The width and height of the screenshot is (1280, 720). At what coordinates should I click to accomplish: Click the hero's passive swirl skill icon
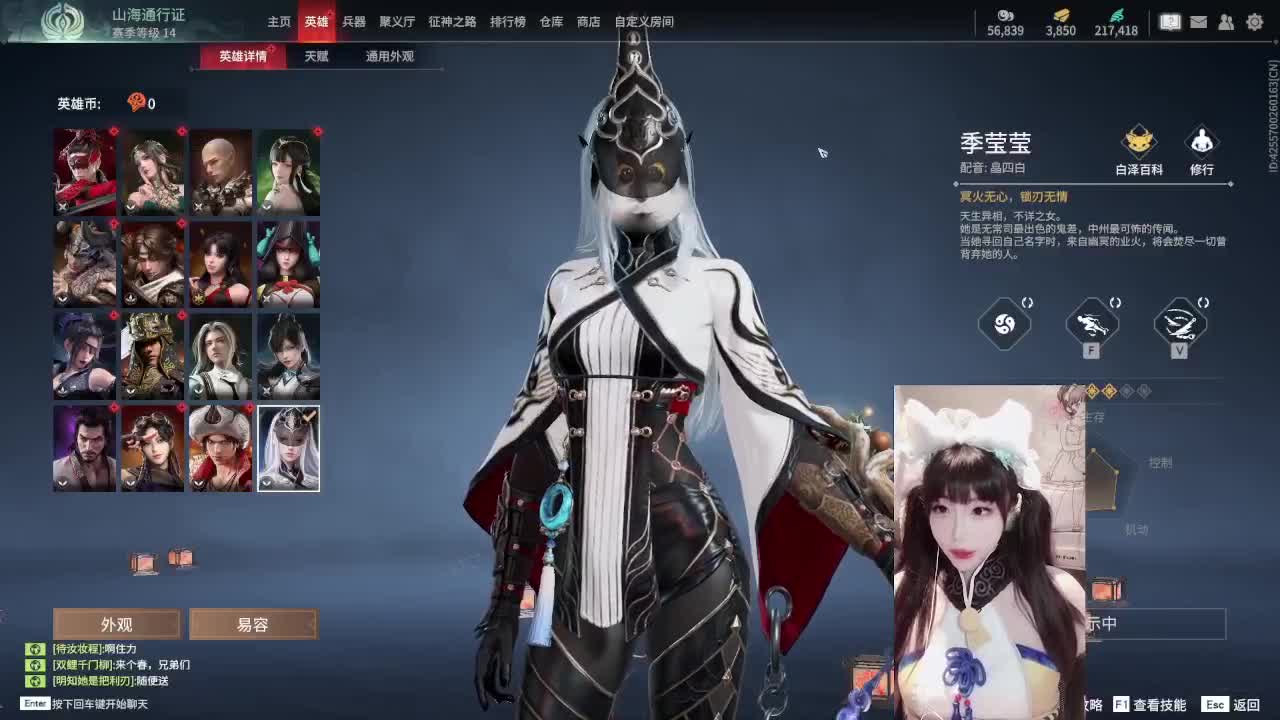pyautogui.click(x=1003, y=322)
